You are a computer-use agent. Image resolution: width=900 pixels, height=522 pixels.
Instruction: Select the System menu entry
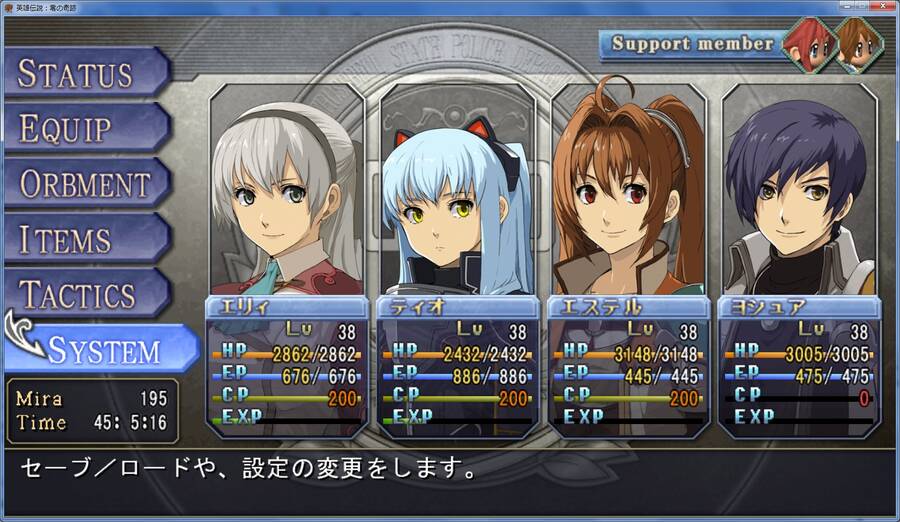pyautogui.click(x=105, y=350)
